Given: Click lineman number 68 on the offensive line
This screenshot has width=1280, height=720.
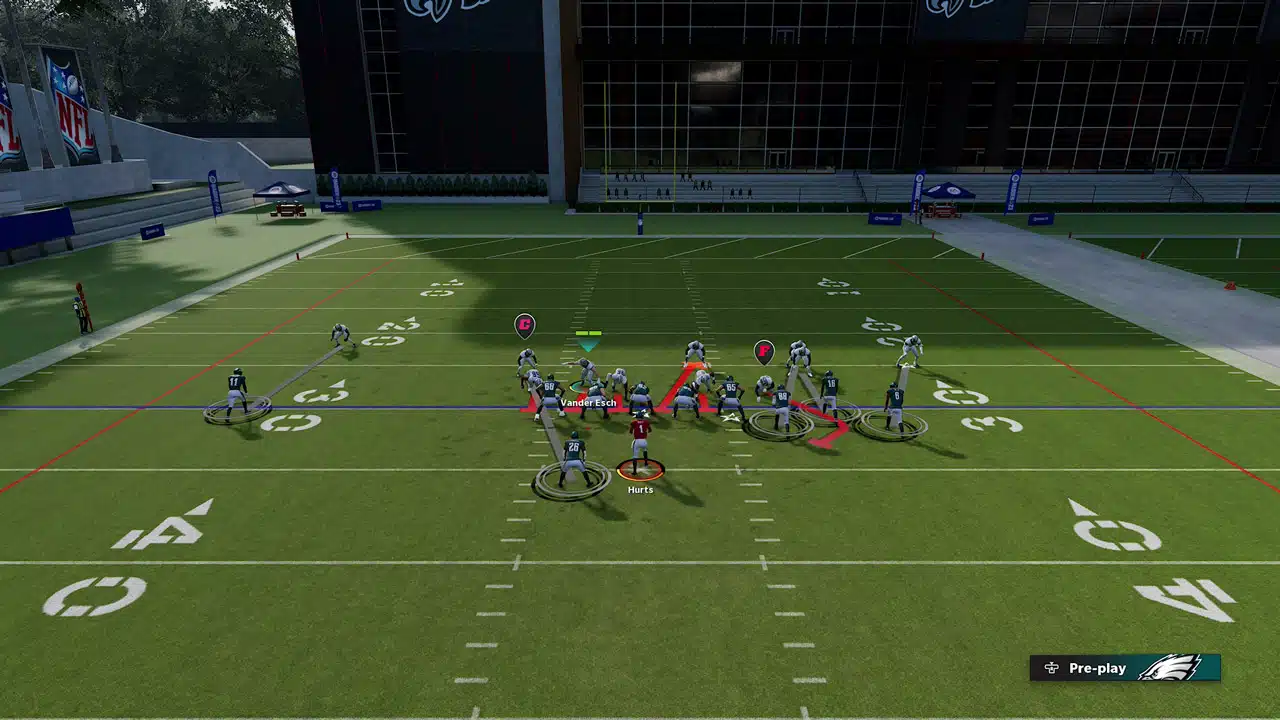Looking at the screenshot, I should [549, 385].
